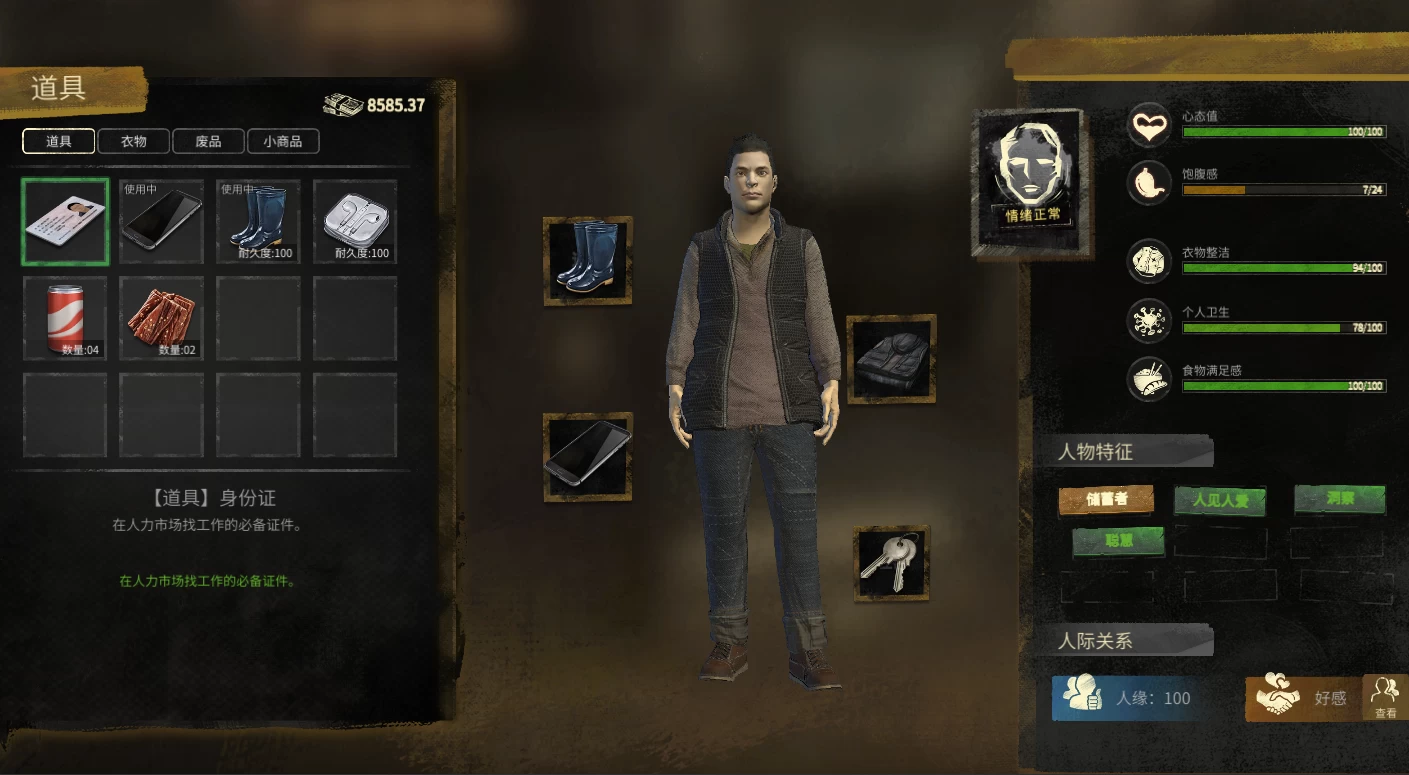Click the 情绪正常 mood portrait
This screenshot has height=775, width=1409.
pyautogui.click(x=1032, y=180)
